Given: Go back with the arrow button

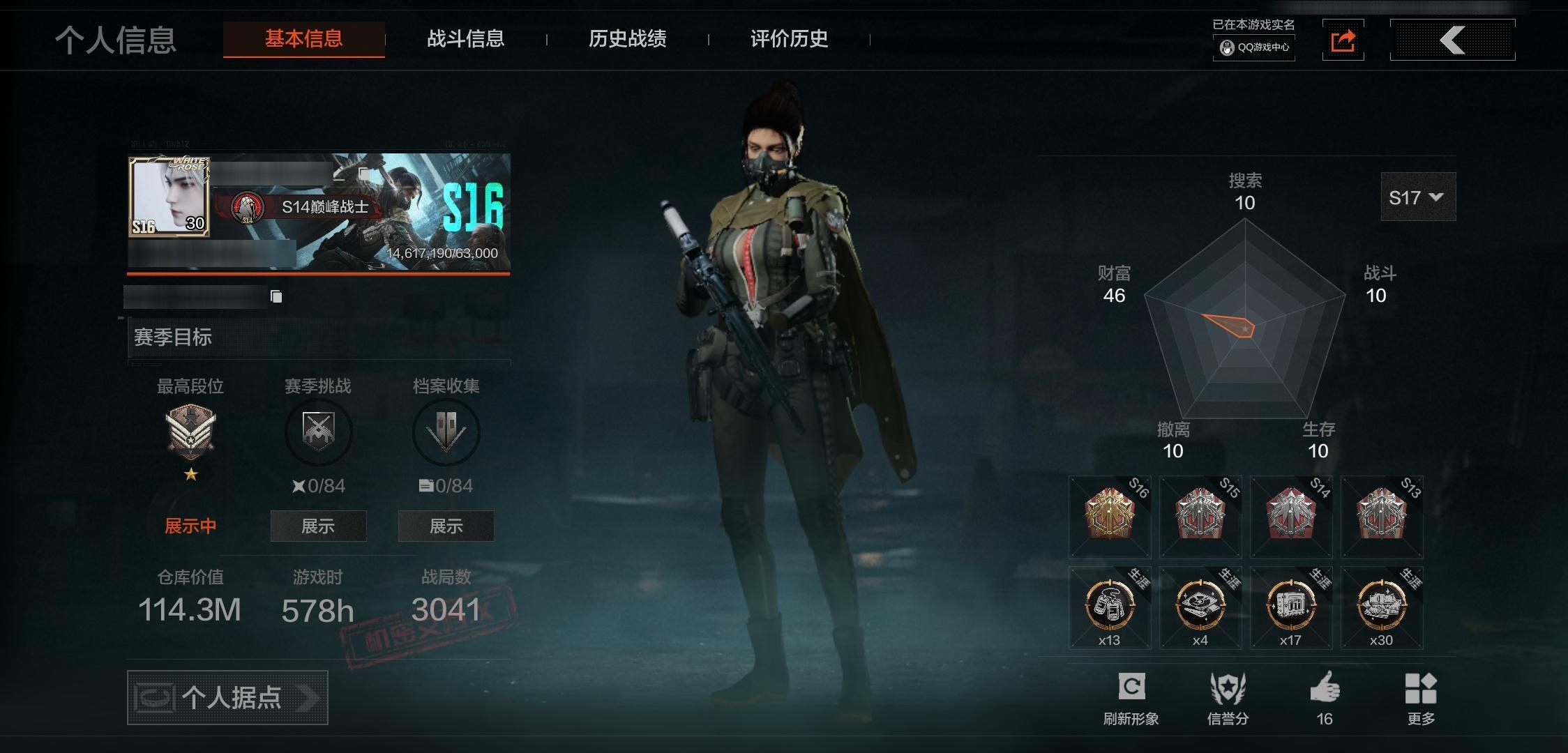Looking at the screenshot, I should coord(1452,40).
